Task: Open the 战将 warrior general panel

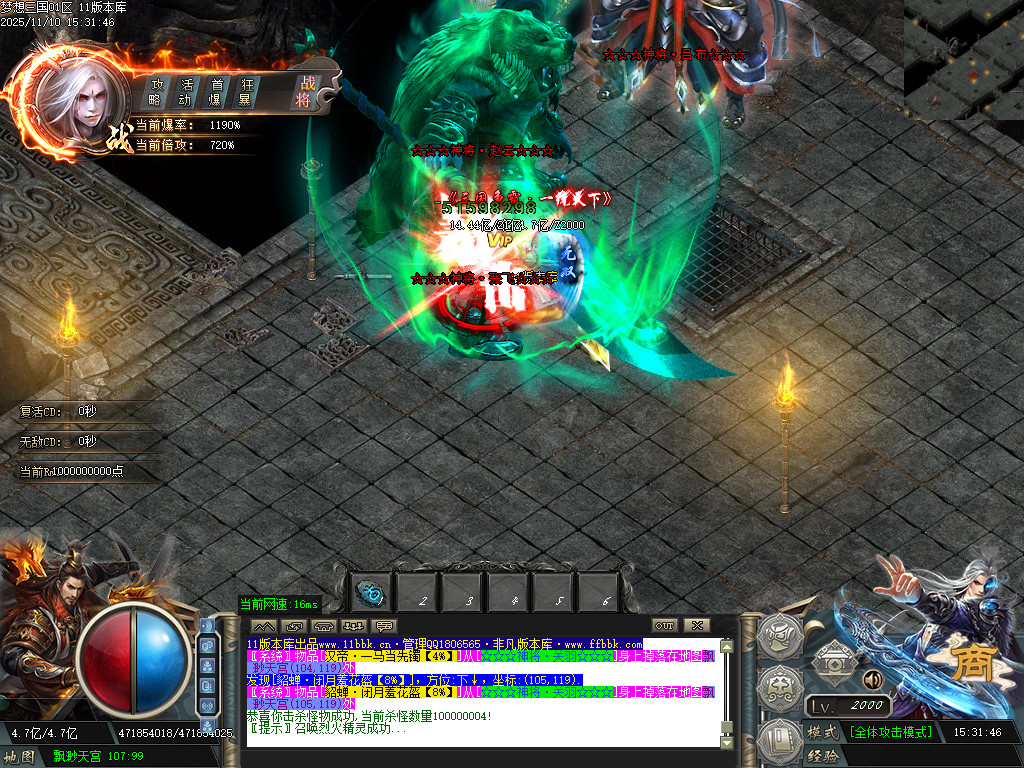Action: coord(305,92)
